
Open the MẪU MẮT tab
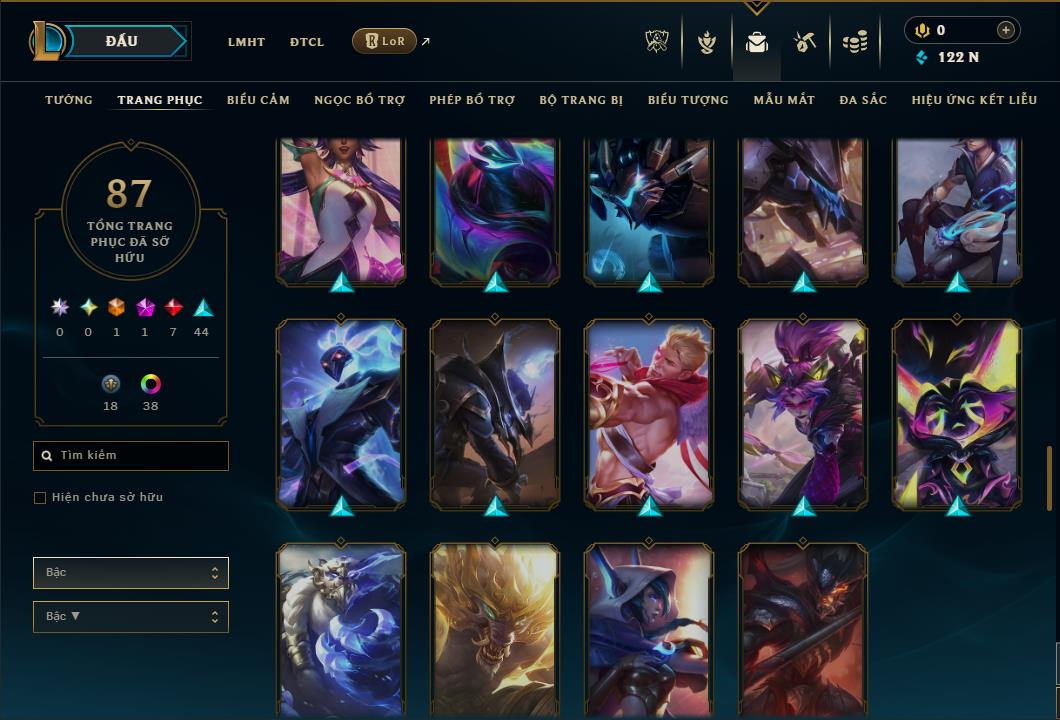click(x=784, y=100)
